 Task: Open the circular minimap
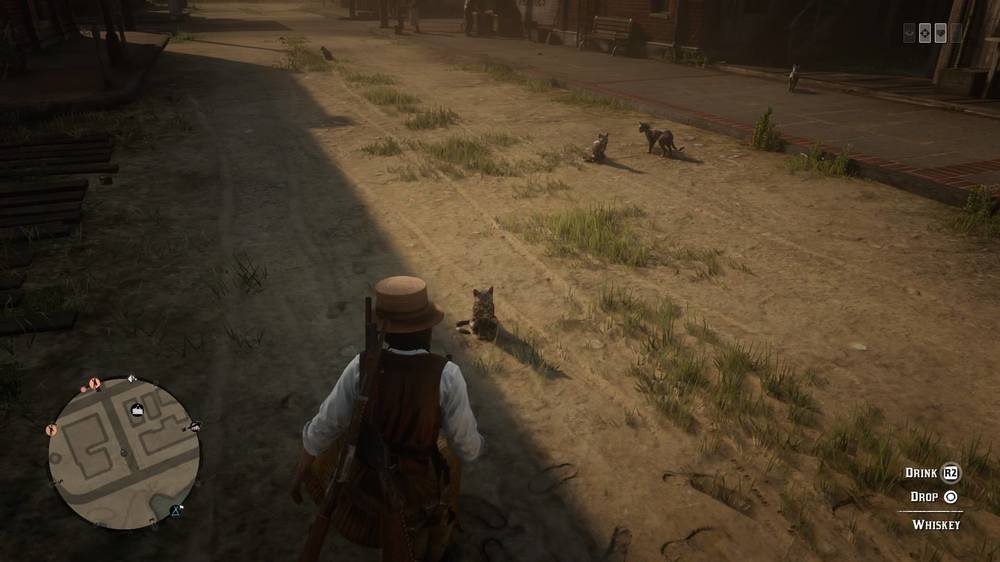(123, 453)
